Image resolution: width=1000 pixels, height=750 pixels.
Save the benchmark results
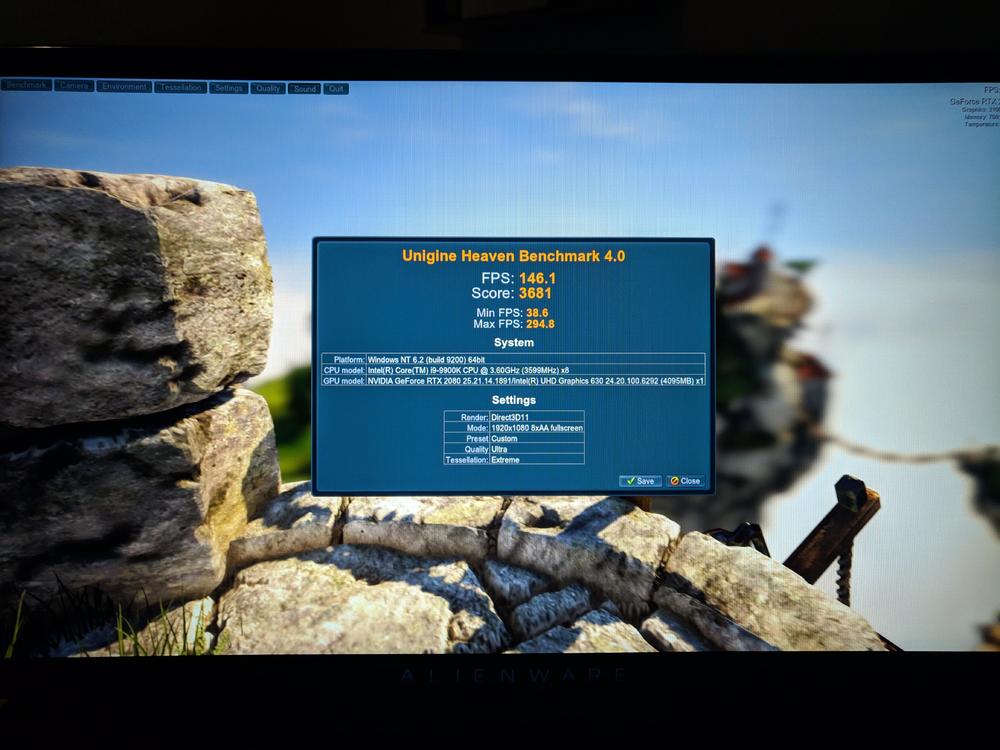click(640, 481)
